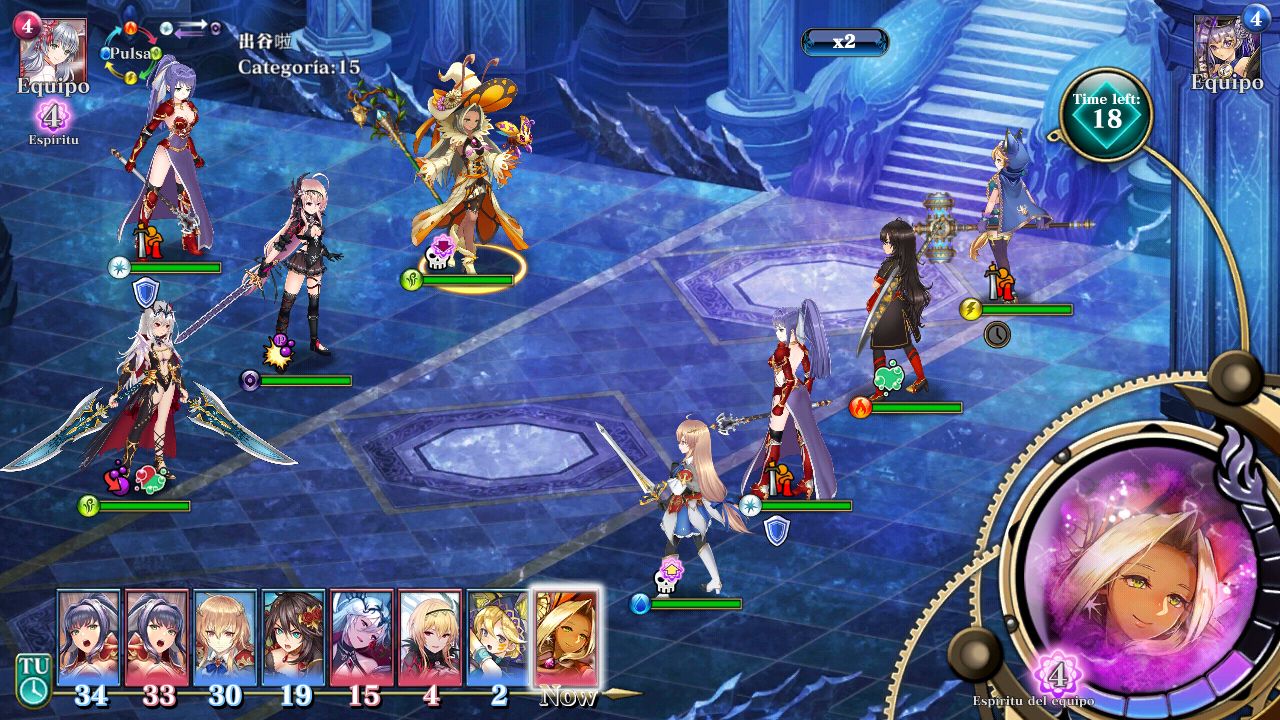This screenshot has width=1280, height=720.
Task: Select the turn-order portrait with TU 15
Action: tap(362, 638)
